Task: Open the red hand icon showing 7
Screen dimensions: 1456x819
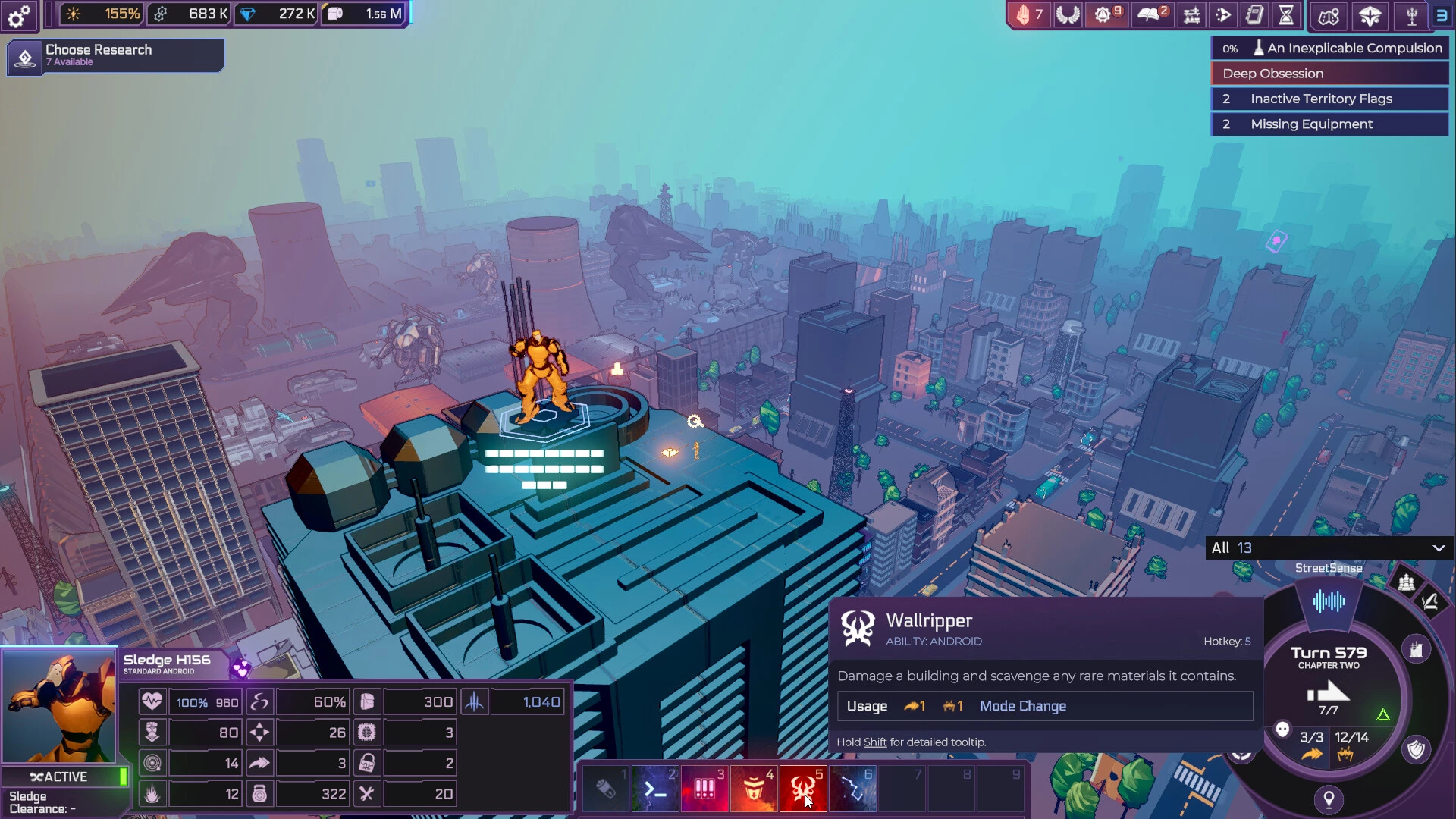Action: click(x=1029, y=14)
